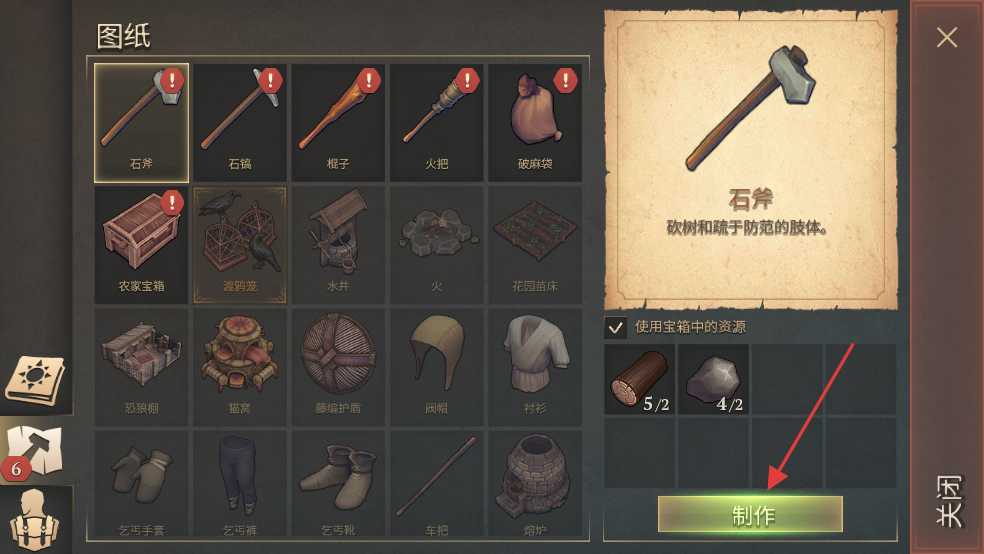Select the 渡鸦笼 raven cage blueprint

240,244
